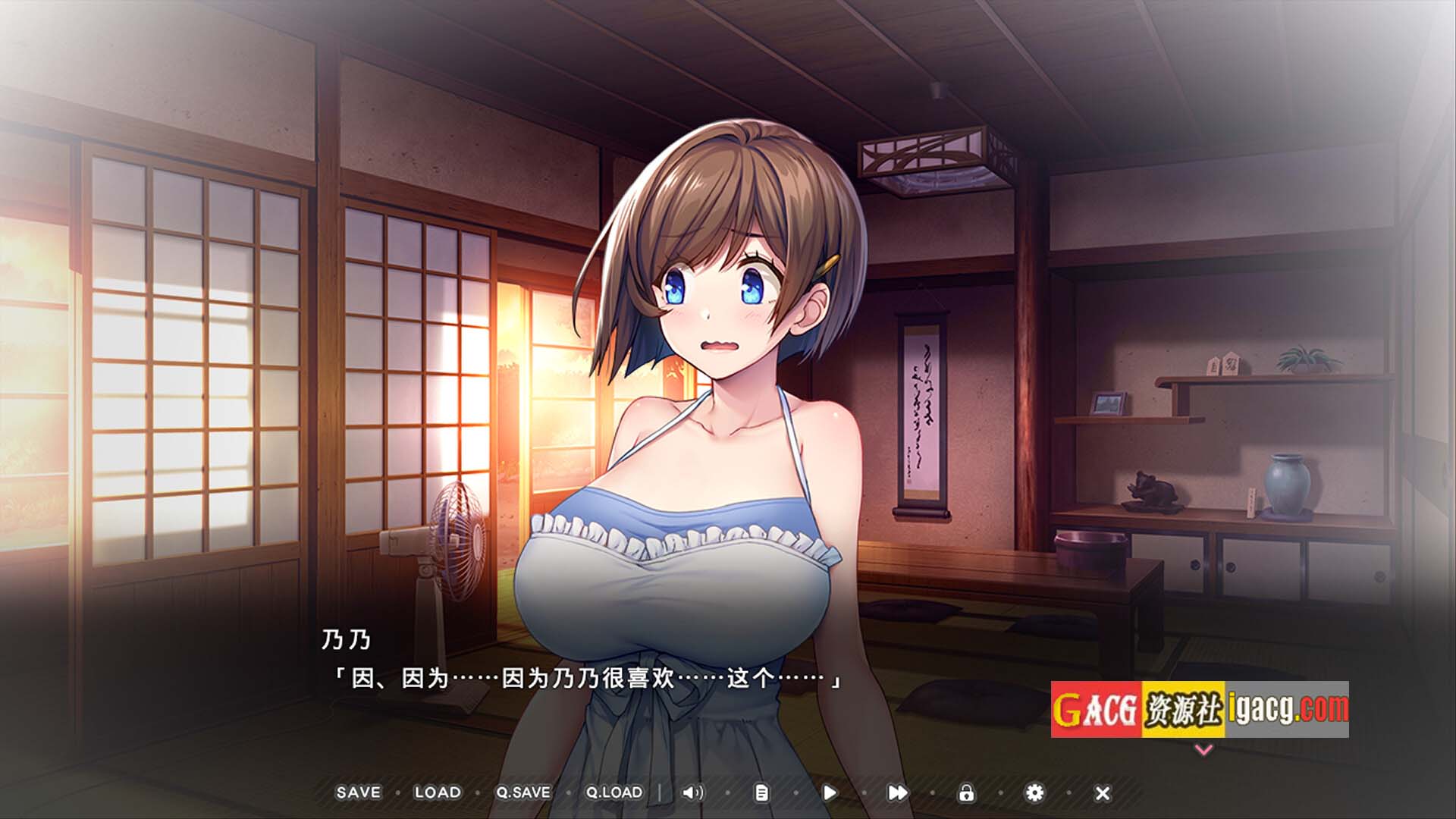Open the SAVE menu
Image resolution: width=1456 pixels, height=819 pixels.
click(358, 792)
